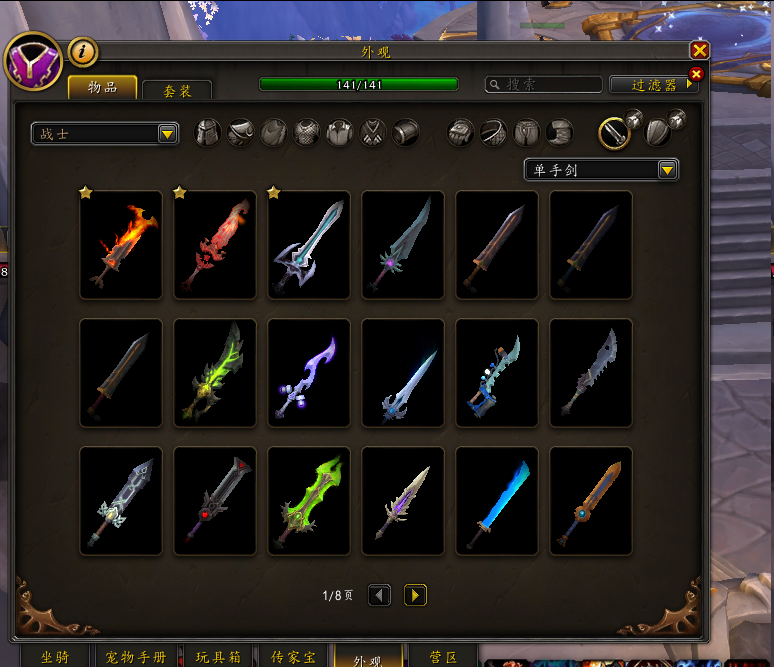
Task: Select the purple curved blade appearance
Action: pos(309,373)
